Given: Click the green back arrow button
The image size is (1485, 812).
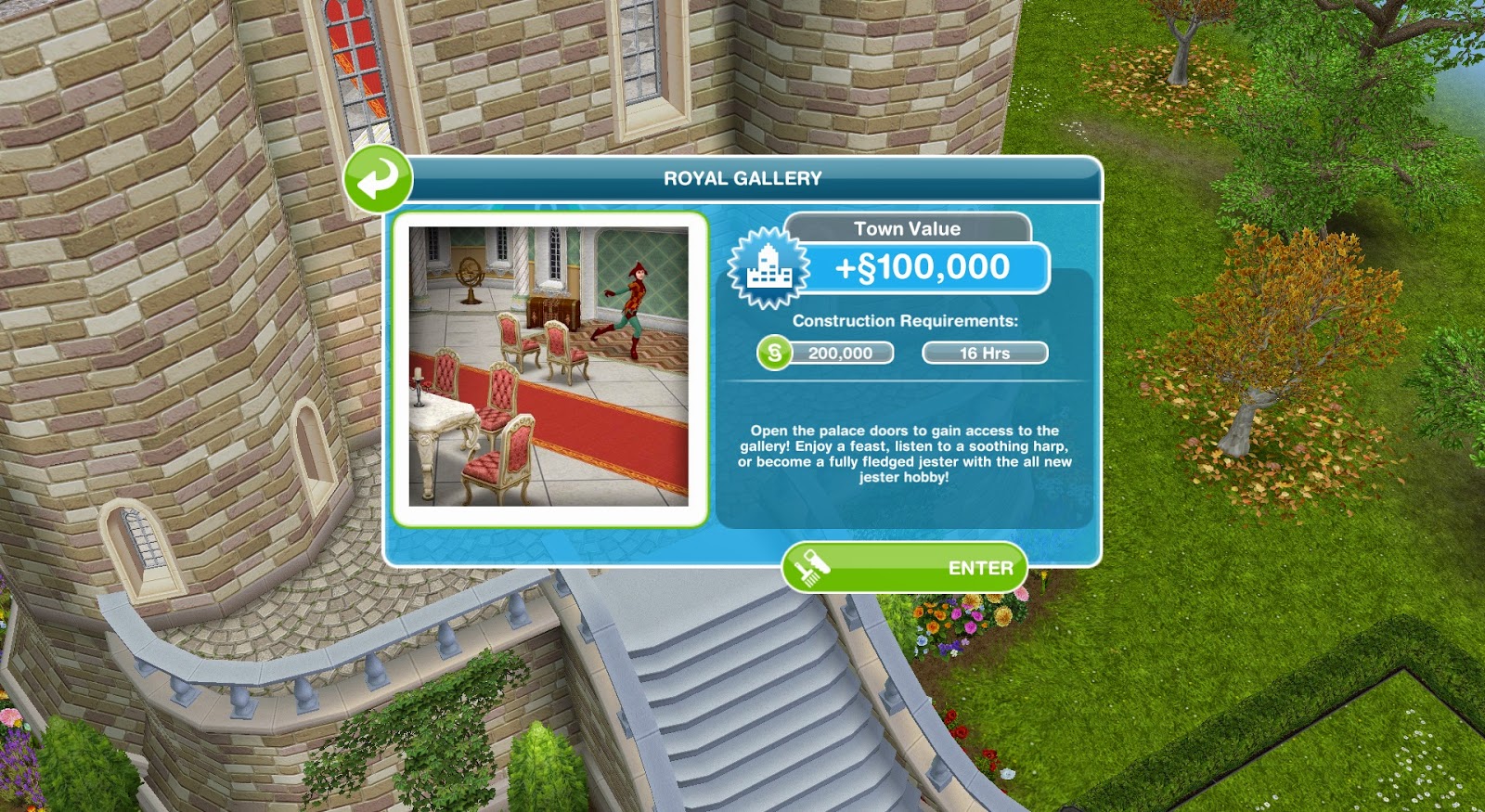Looking at the screenshot, I should (x=379, y=180).
